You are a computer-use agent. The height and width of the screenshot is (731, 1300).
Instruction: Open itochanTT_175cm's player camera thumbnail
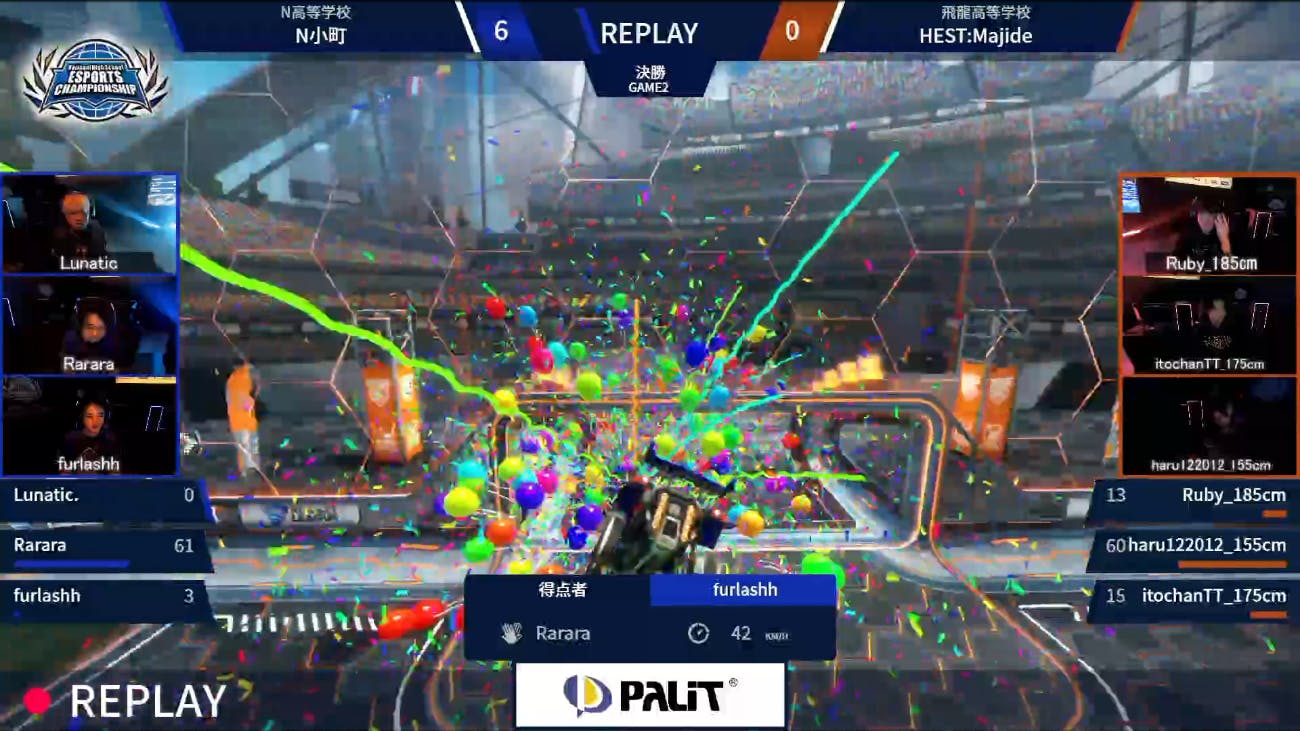[1208, 325]
